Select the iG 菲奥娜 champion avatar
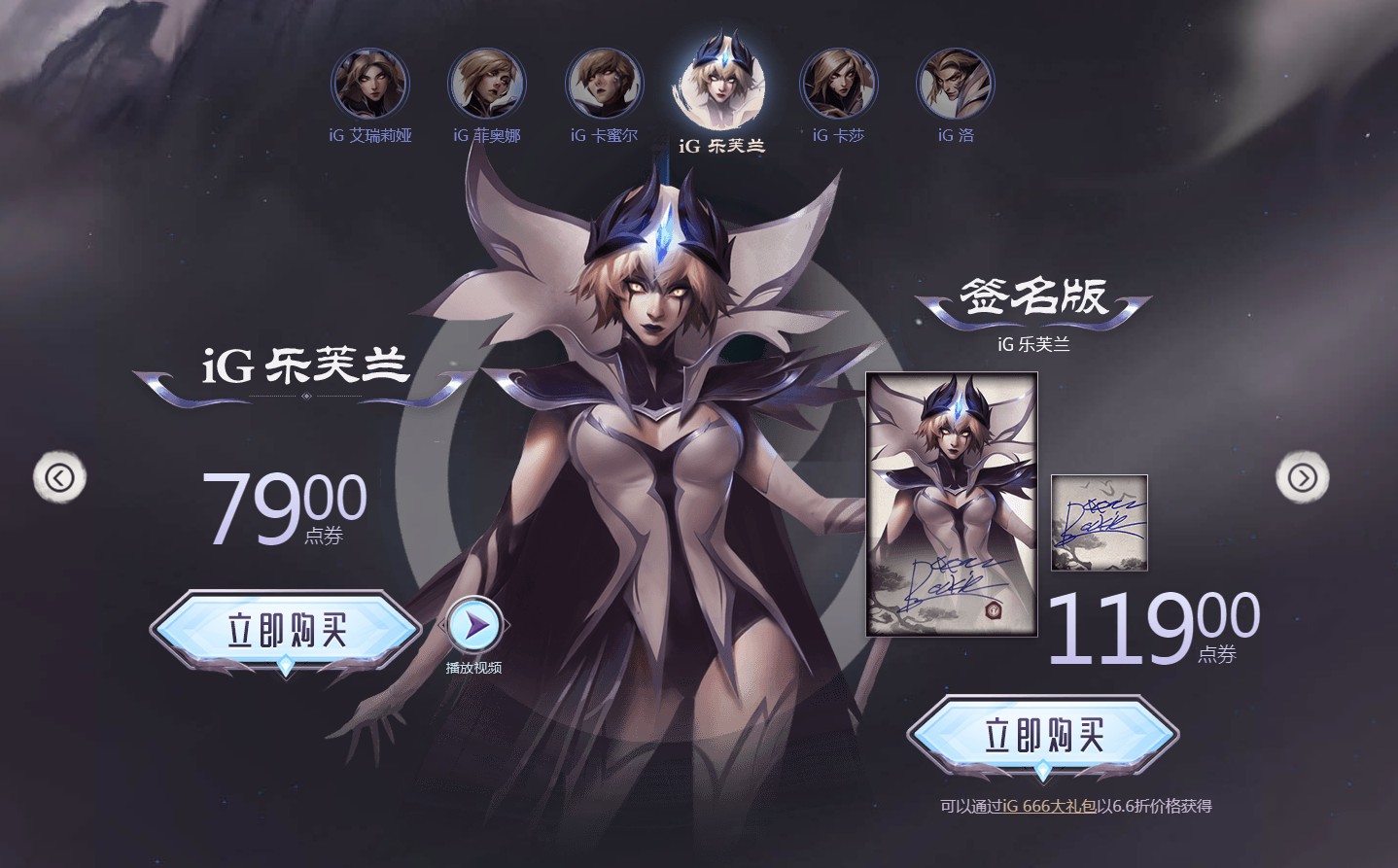The width and height of the screenshot is (1398, 868). coord(487,84)
